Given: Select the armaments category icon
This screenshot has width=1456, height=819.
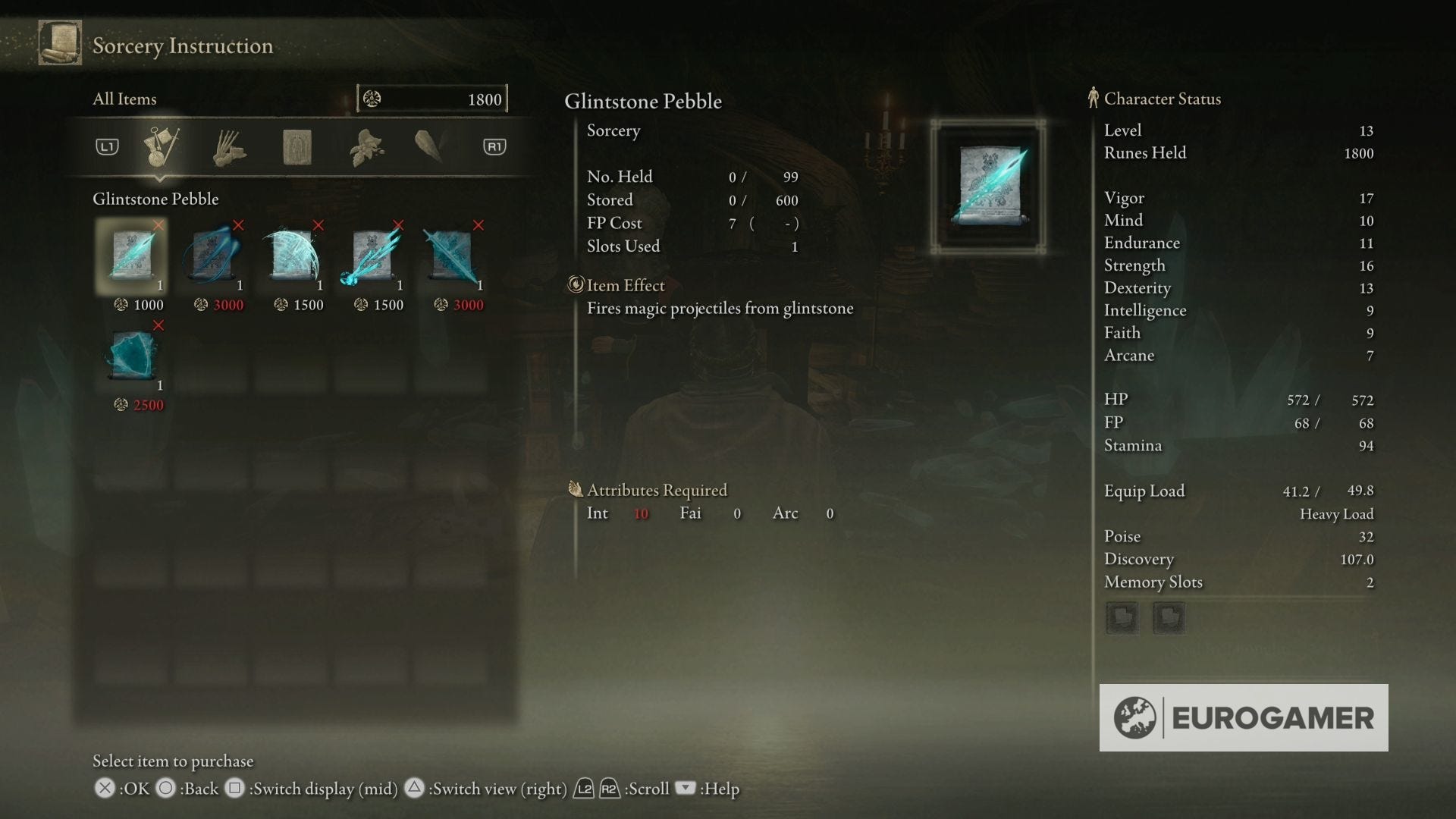Looking at the screenshot, I should pyautogui.click(x=430, y=146).
